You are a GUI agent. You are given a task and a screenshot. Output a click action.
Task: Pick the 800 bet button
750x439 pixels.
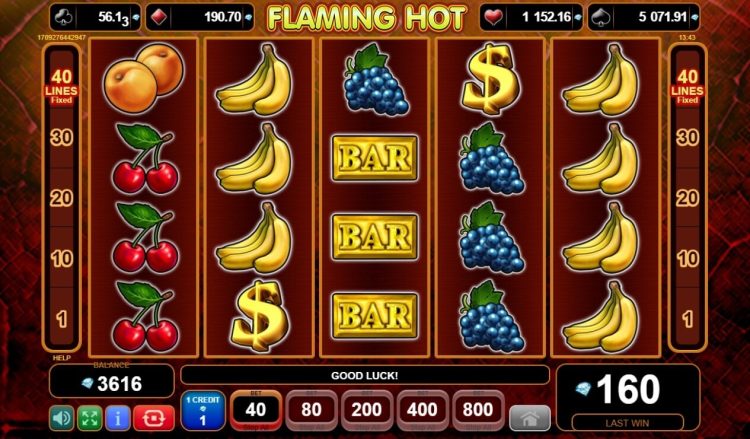[x=478, y=411]
